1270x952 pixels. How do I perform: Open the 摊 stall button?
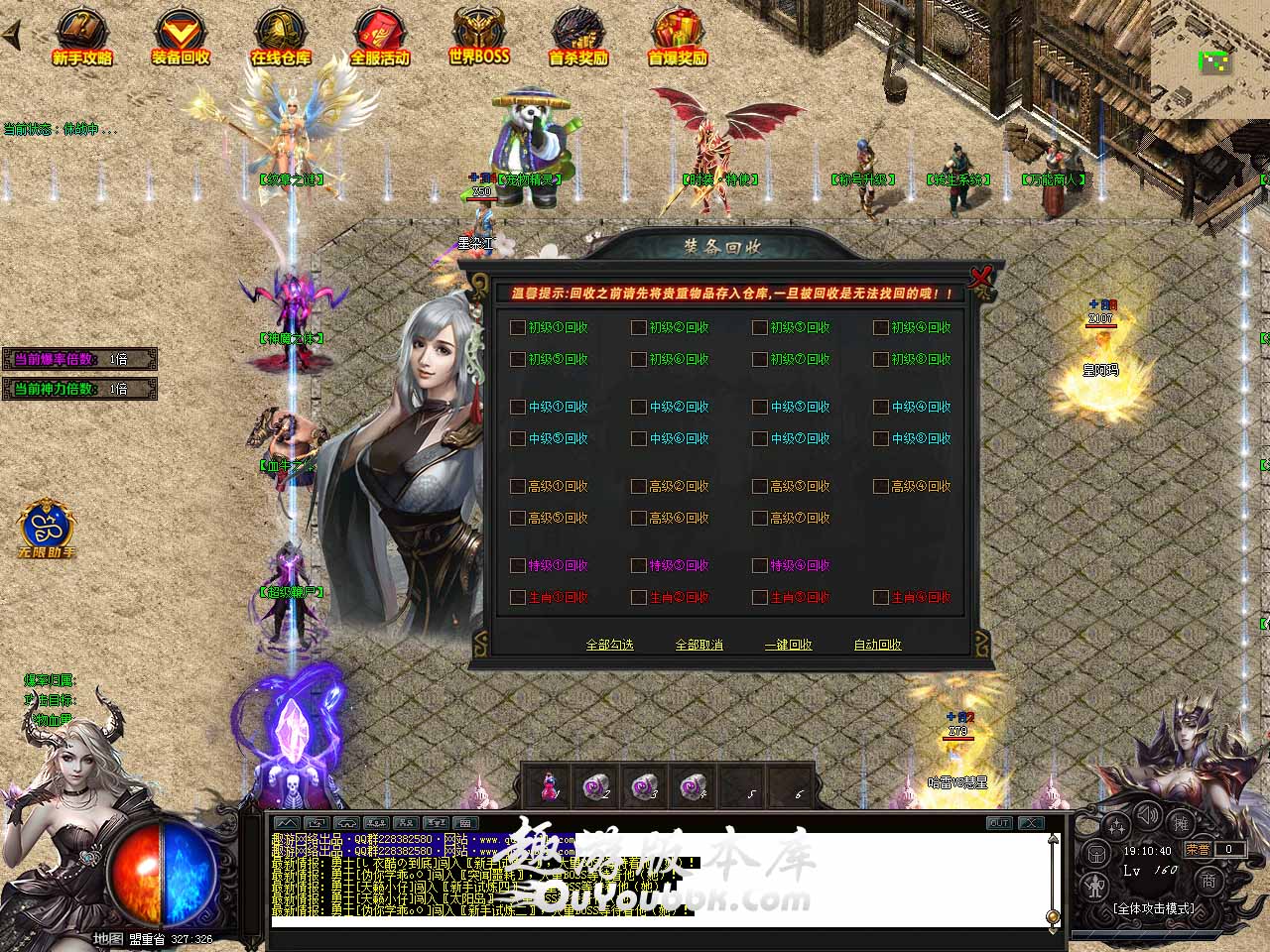coord(1181,823)
